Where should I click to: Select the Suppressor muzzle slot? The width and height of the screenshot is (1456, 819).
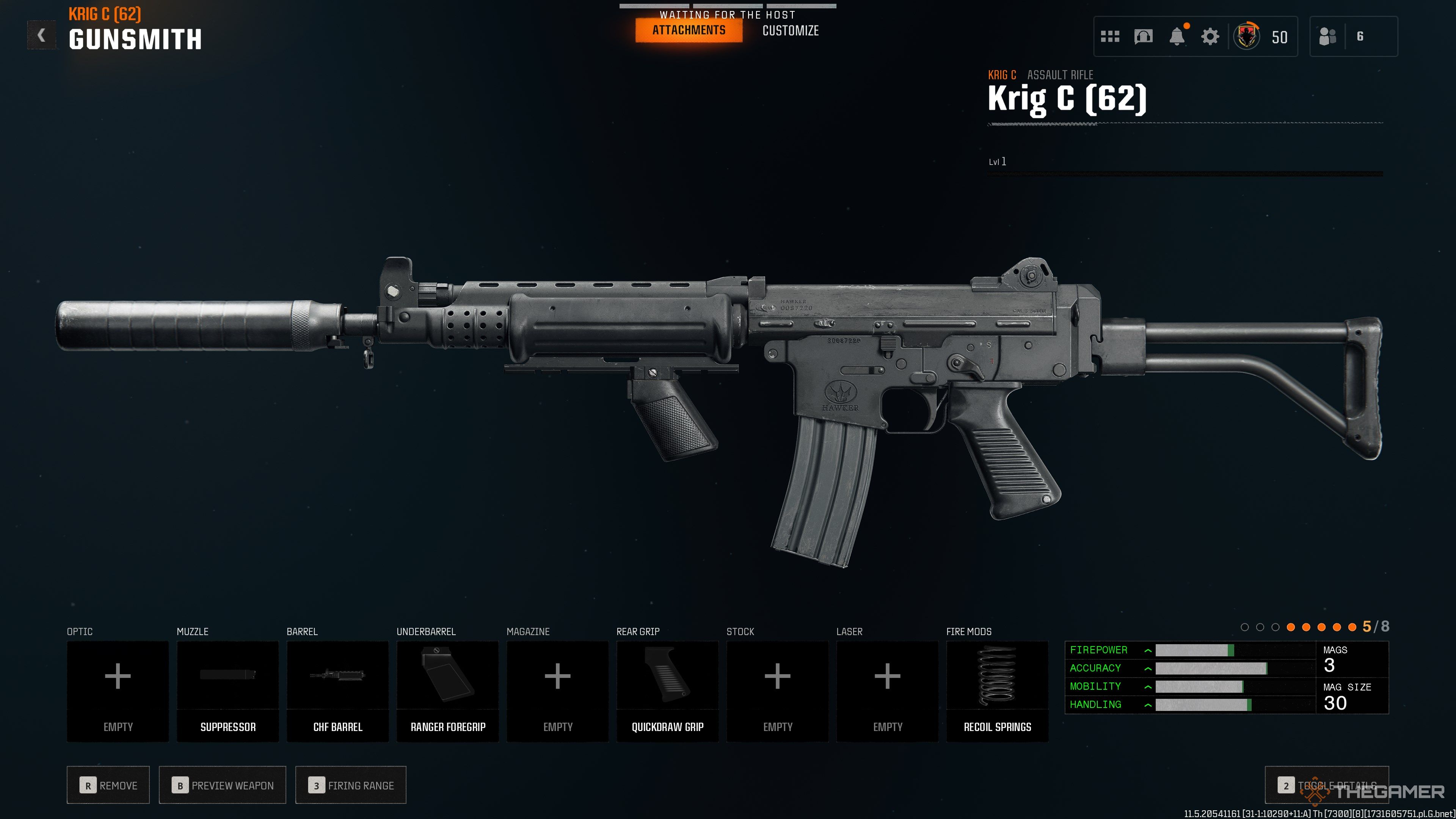(228, 691)
